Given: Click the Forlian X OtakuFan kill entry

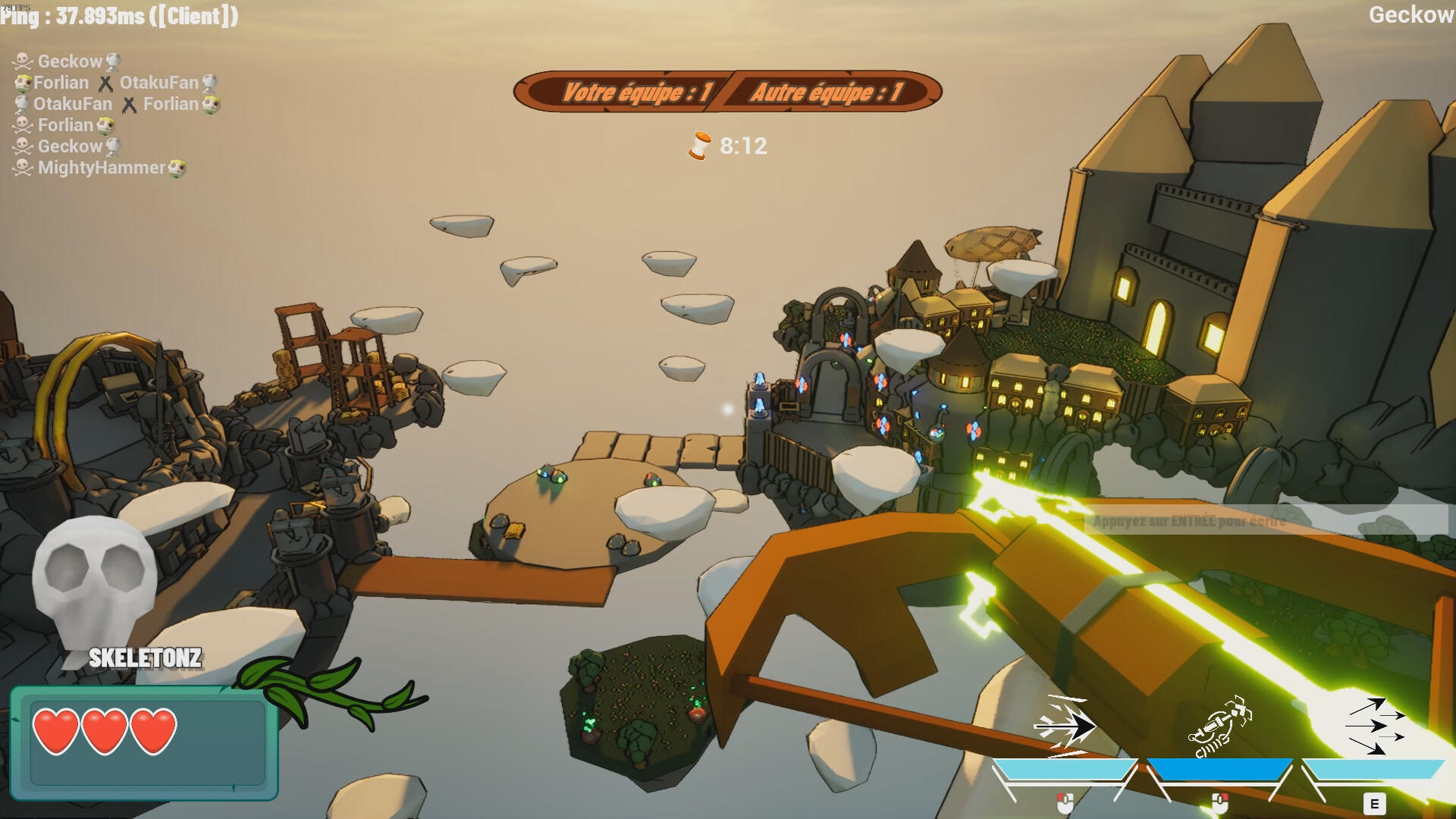Looking at the screenshot, I should [114, 83].
